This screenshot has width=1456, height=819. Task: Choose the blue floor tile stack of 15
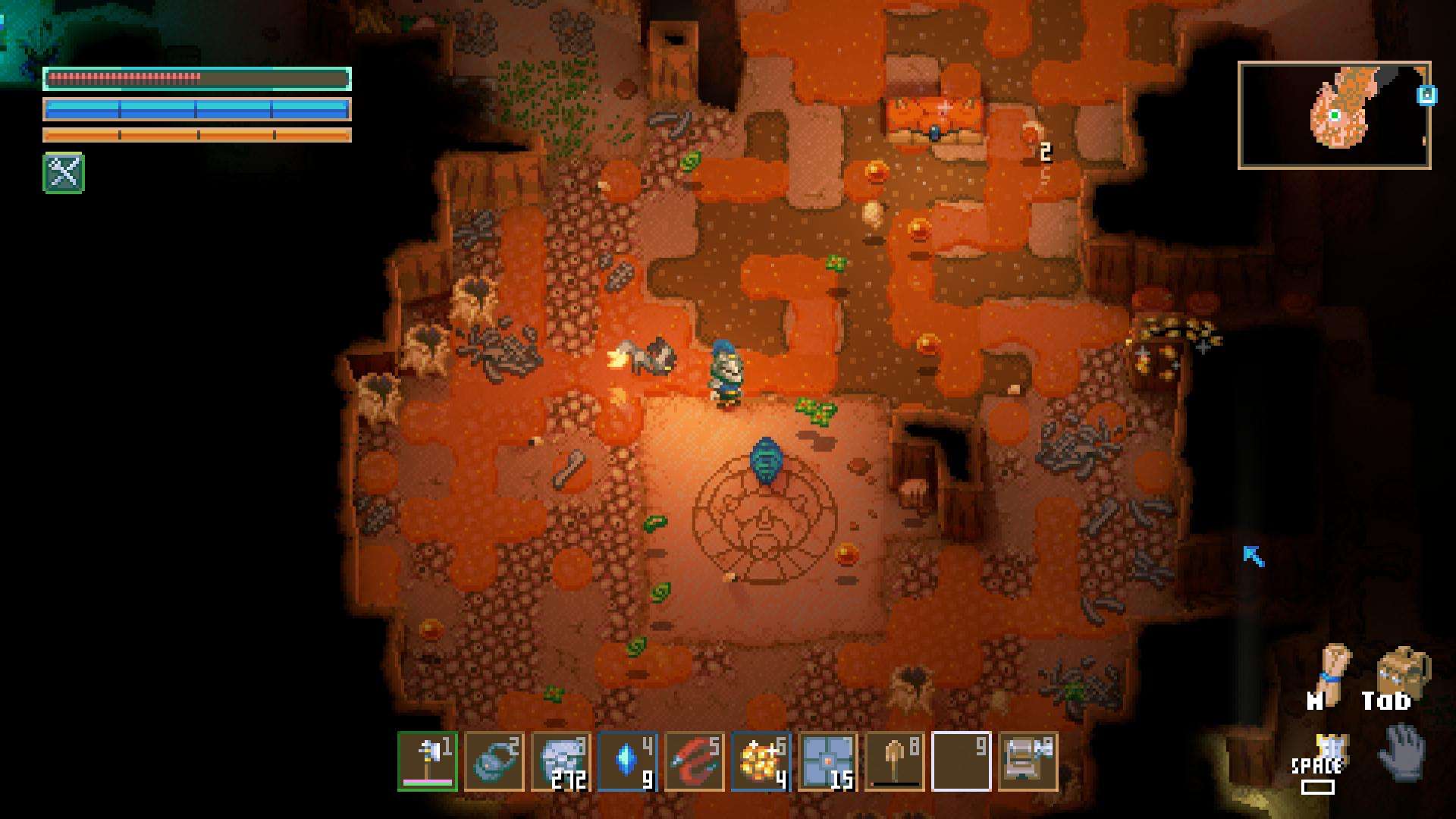[827, 761]
